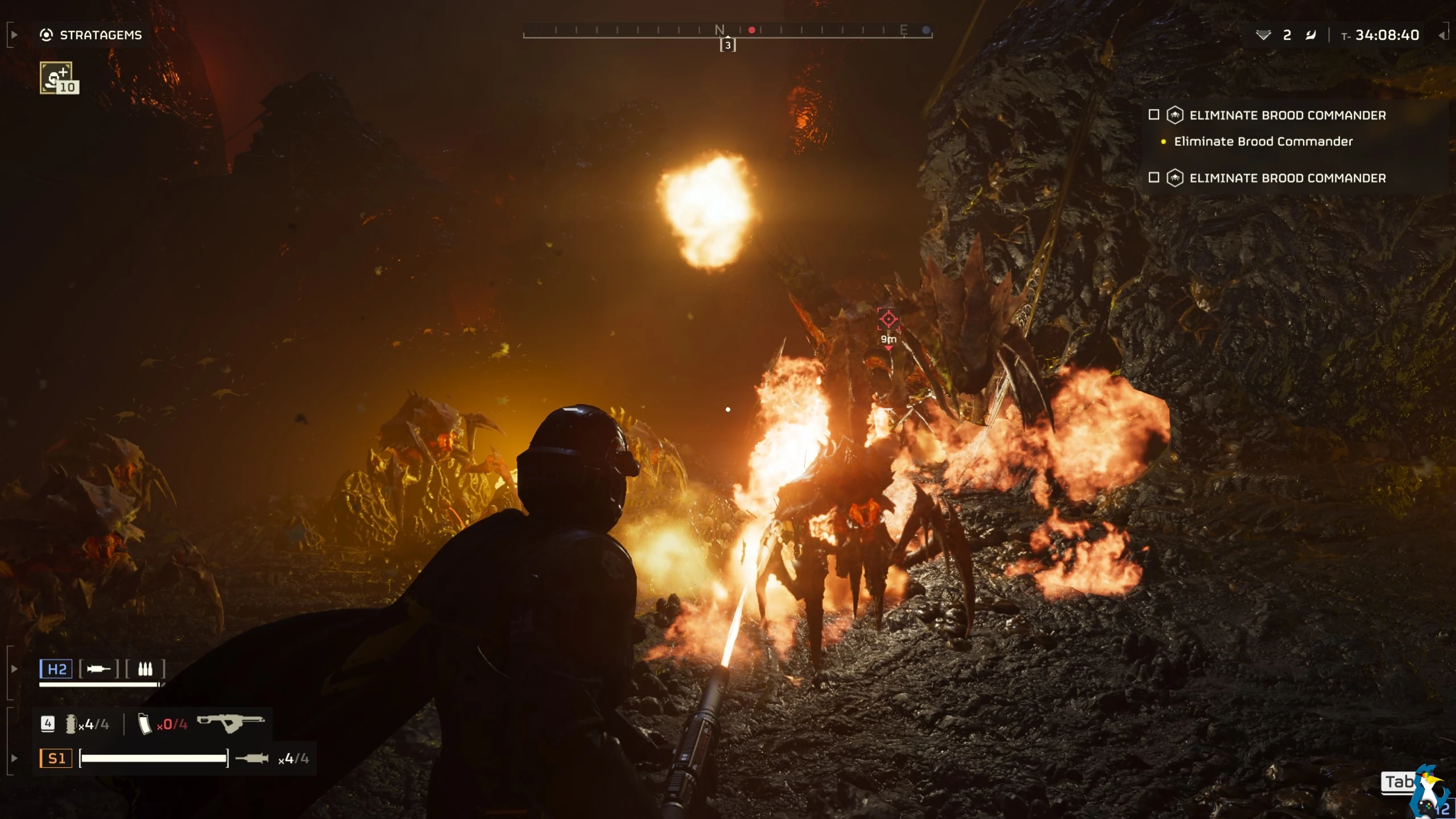Expand the arrow next to the mission timer
Viewport: 1456px width, 819px height.
1441,35
